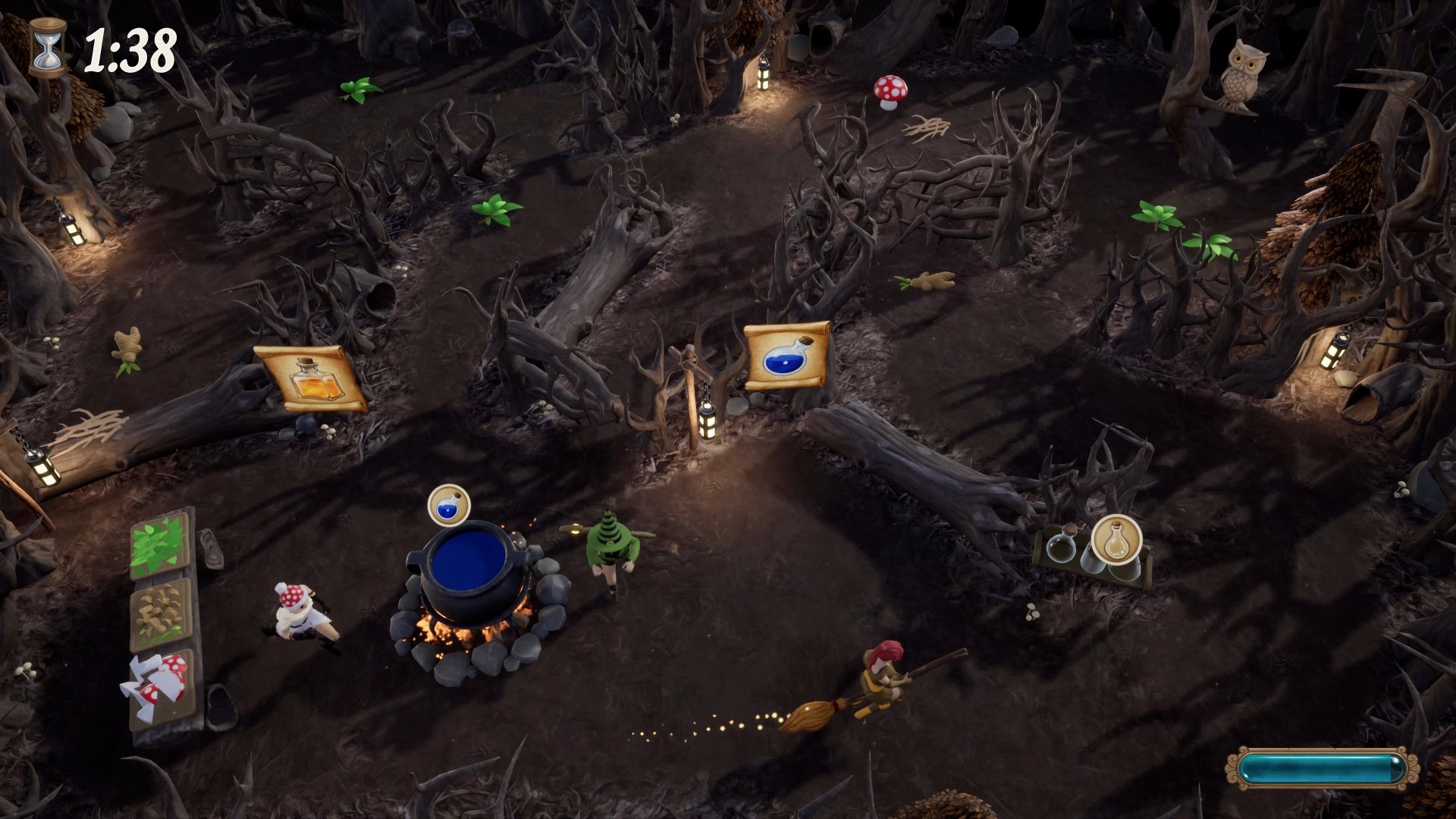Select the blue potion order scroll

(x=786, y=356)
